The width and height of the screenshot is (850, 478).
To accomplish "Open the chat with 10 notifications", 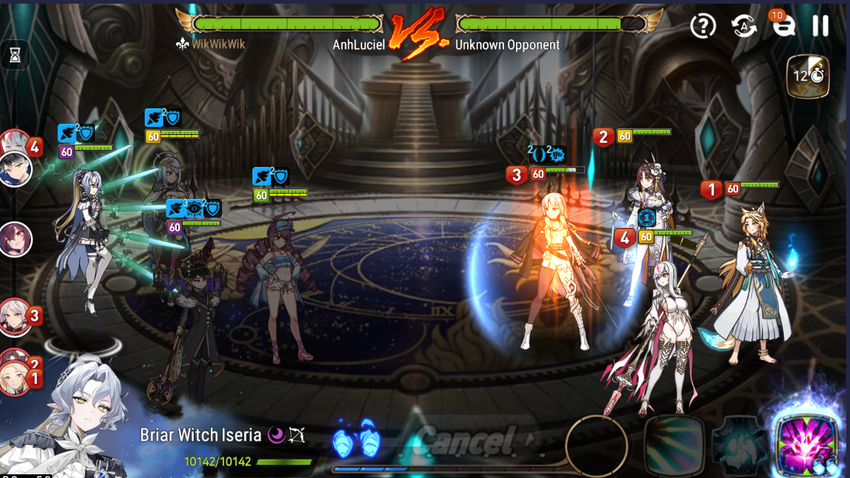I will point(783,26).
